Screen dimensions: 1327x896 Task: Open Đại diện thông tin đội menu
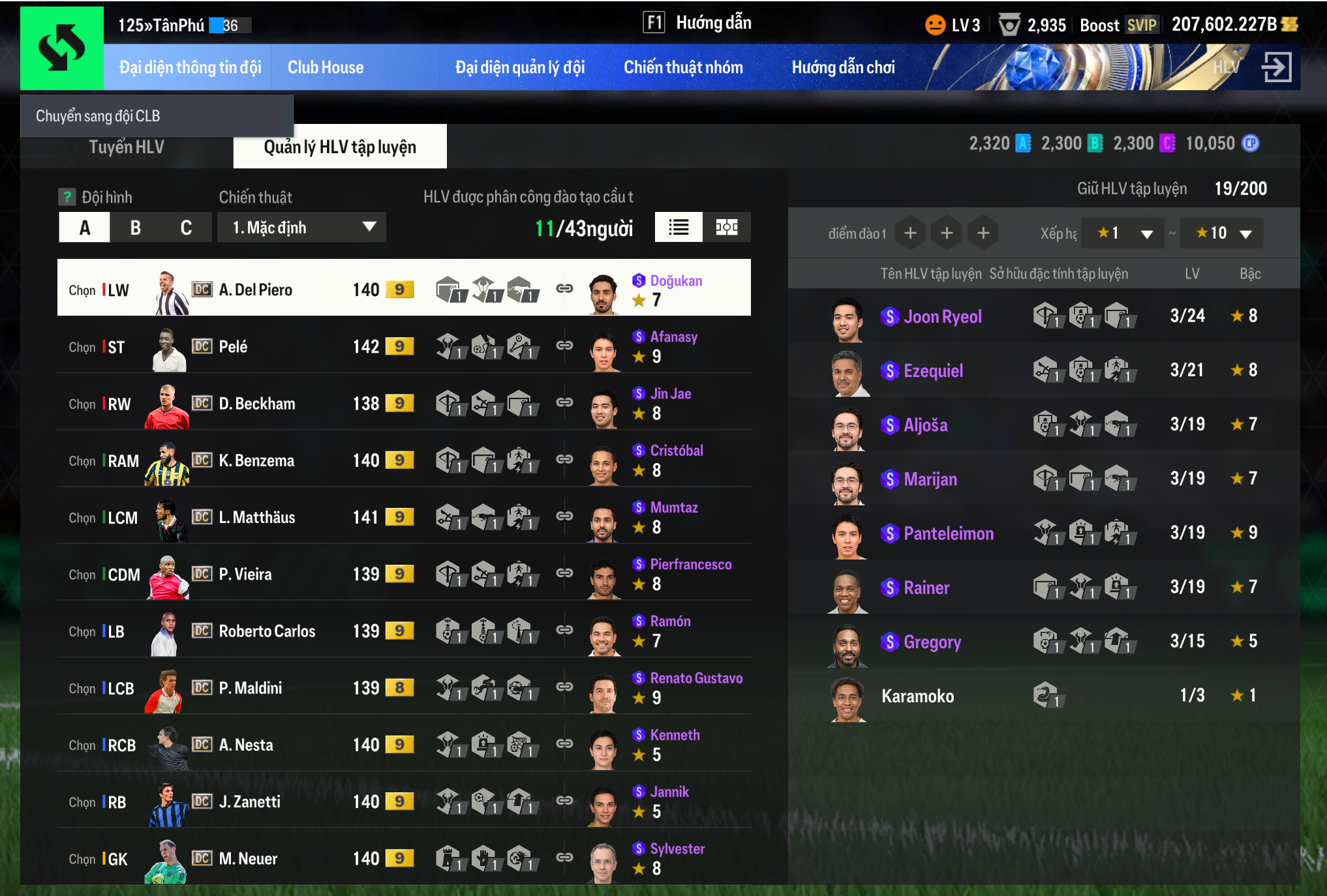190,67
